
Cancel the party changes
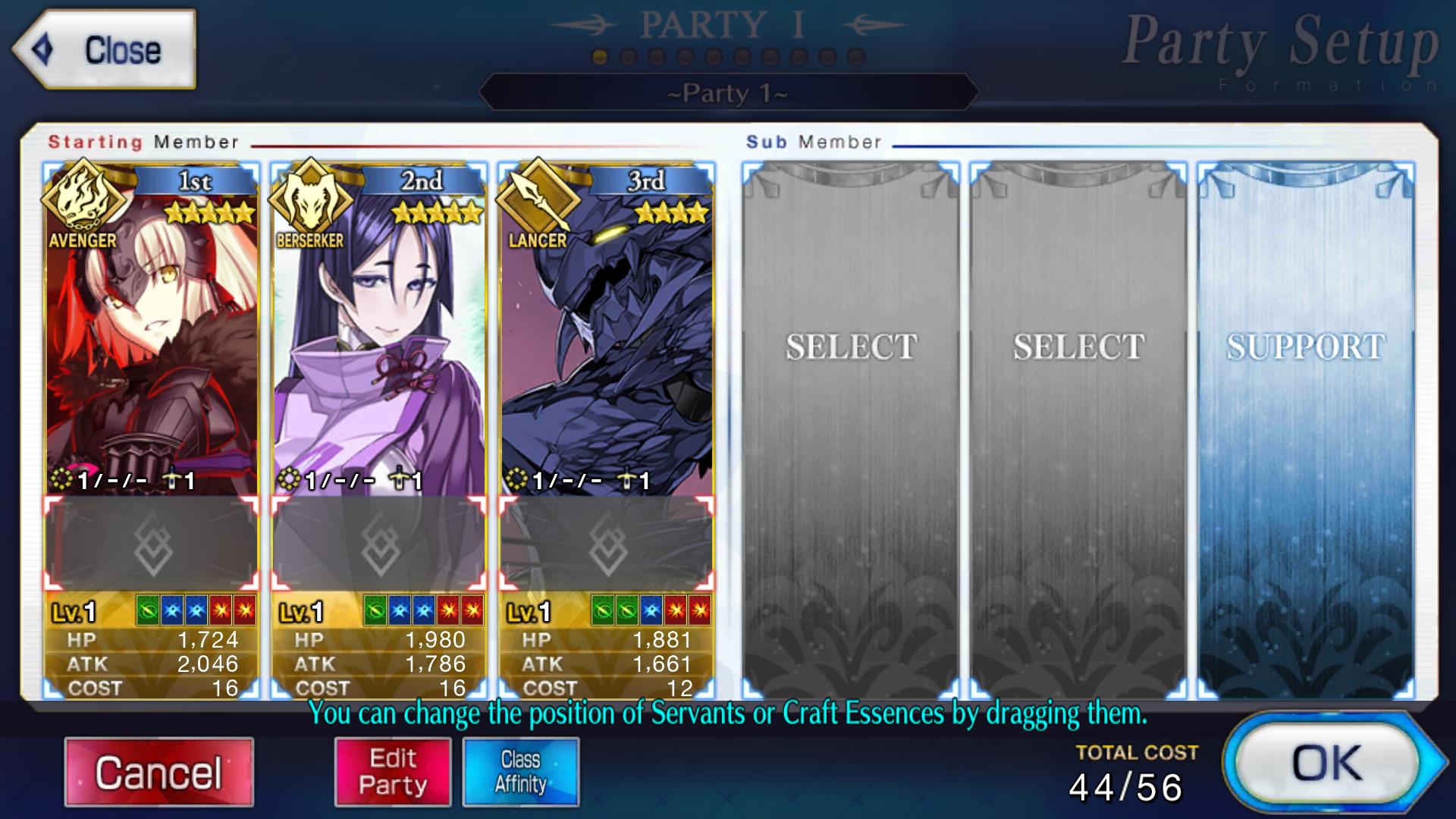(158, 772)
